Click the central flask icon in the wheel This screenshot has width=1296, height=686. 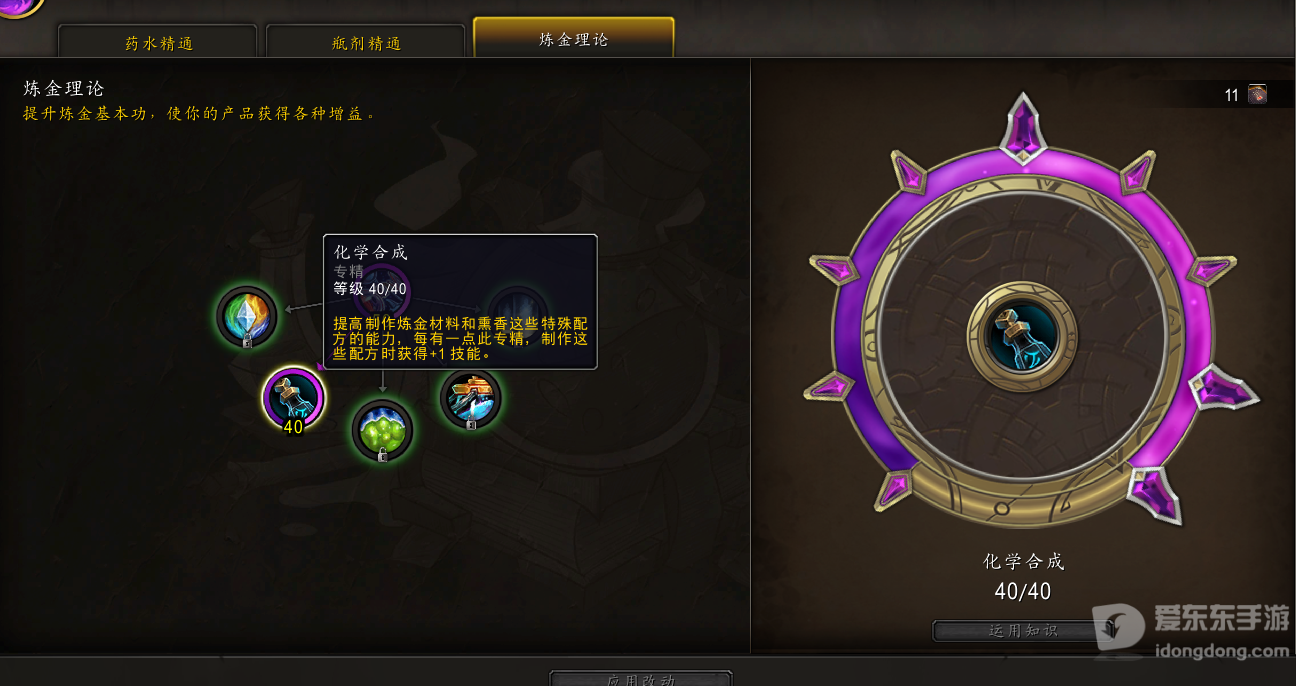pos(1021,337)
